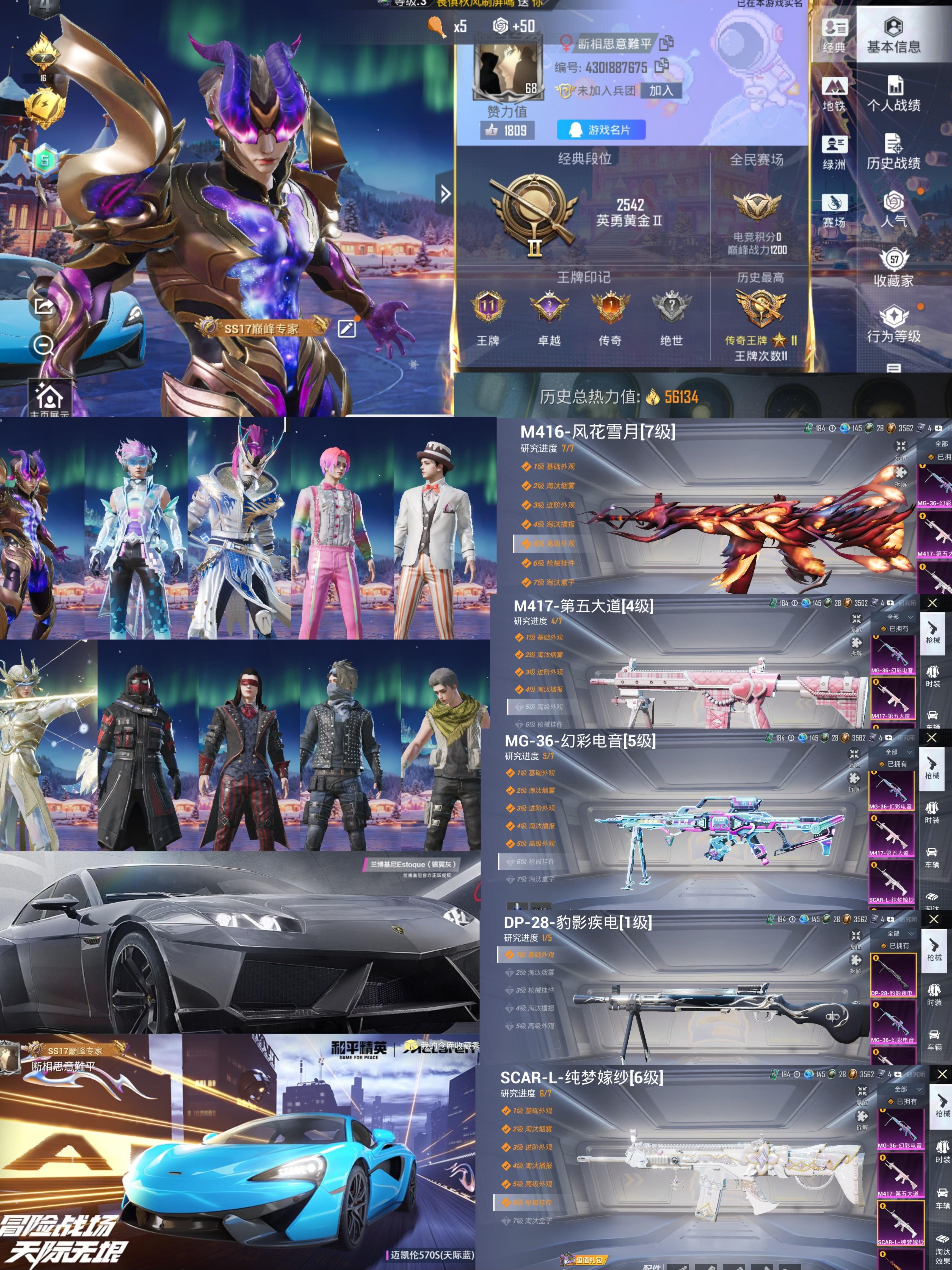Switch to the 个人战绩 tab
Image resolution: width=952 pixels, height=1270 pixels.
[x=893, y=95]
